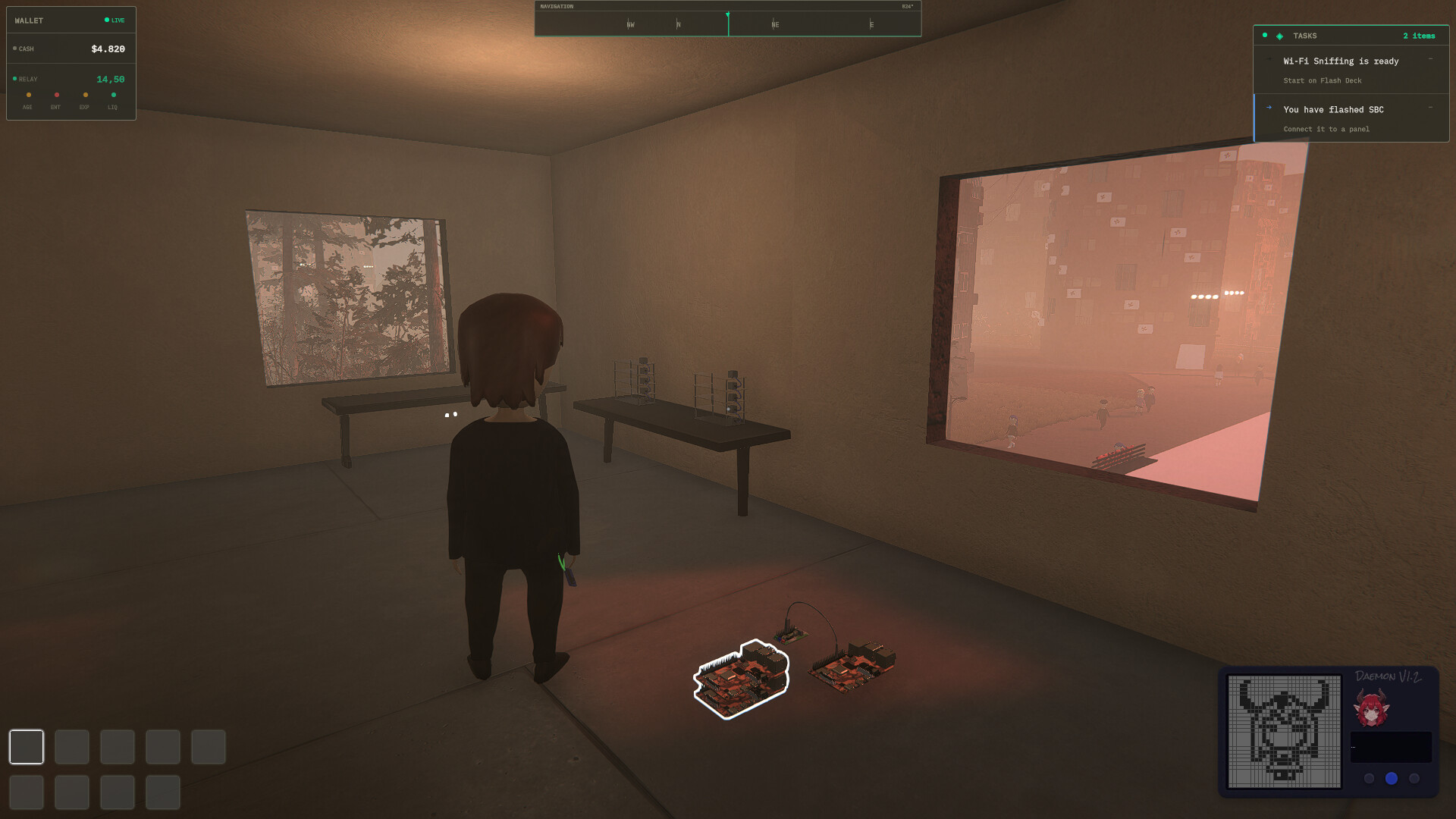Select the EXP status dot in Wallet

85,95
